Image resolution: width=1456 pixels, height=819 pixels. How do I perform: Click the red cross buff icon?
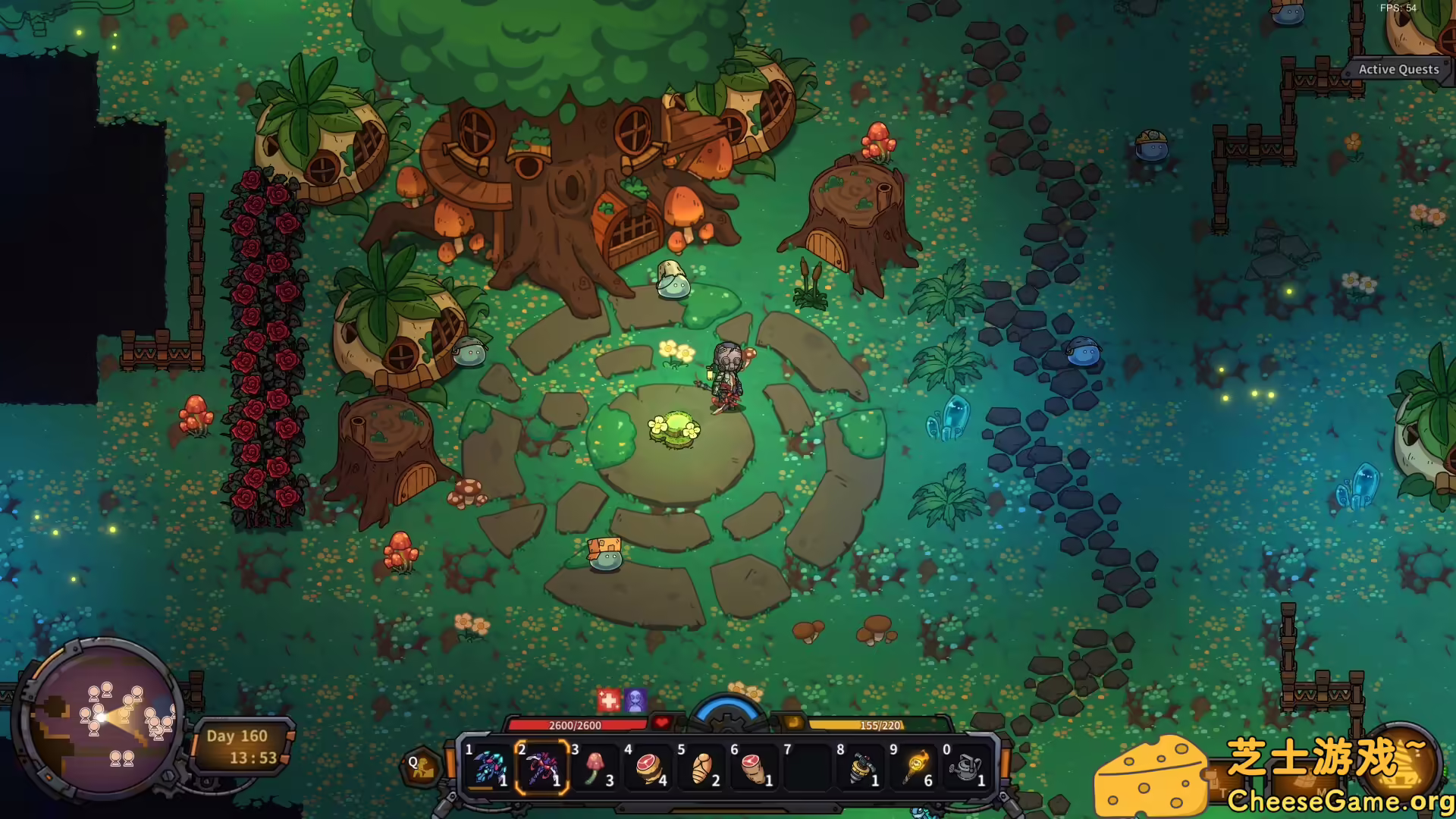(x=608, y=700)
